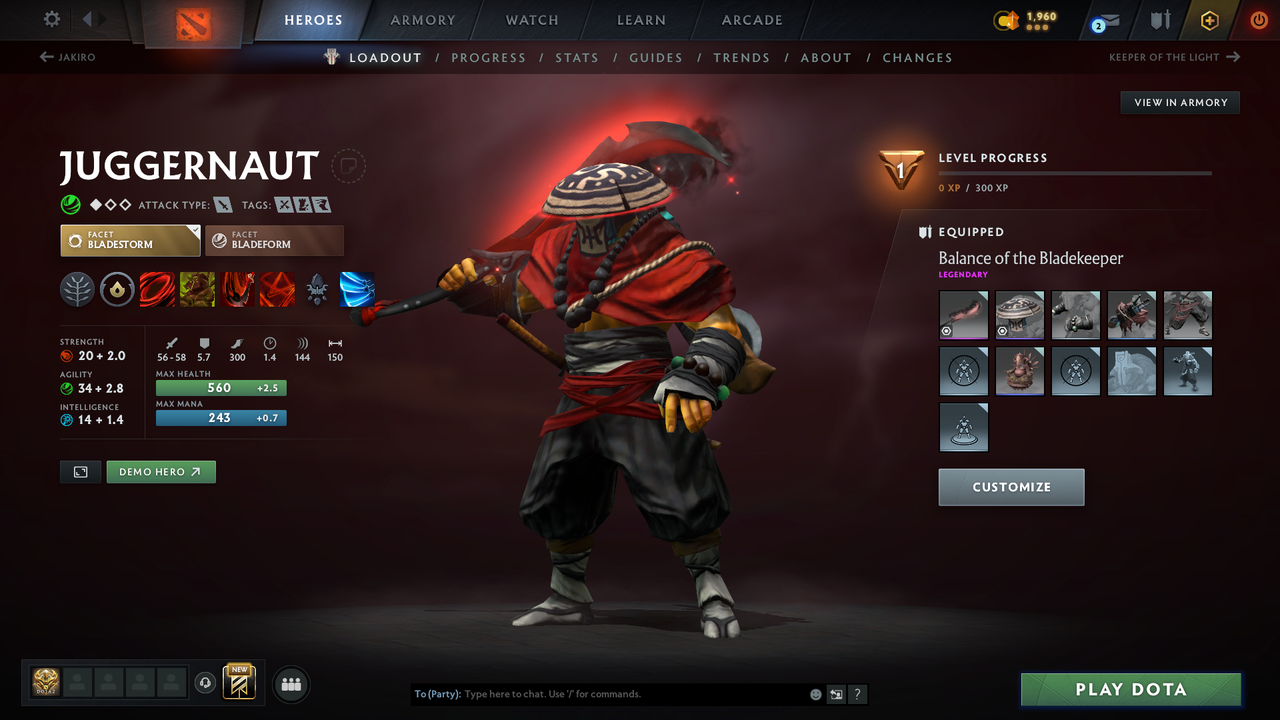
Task: Click the Balance of the Bladekeeper weapon thumbnail
Action: [963, 315]
